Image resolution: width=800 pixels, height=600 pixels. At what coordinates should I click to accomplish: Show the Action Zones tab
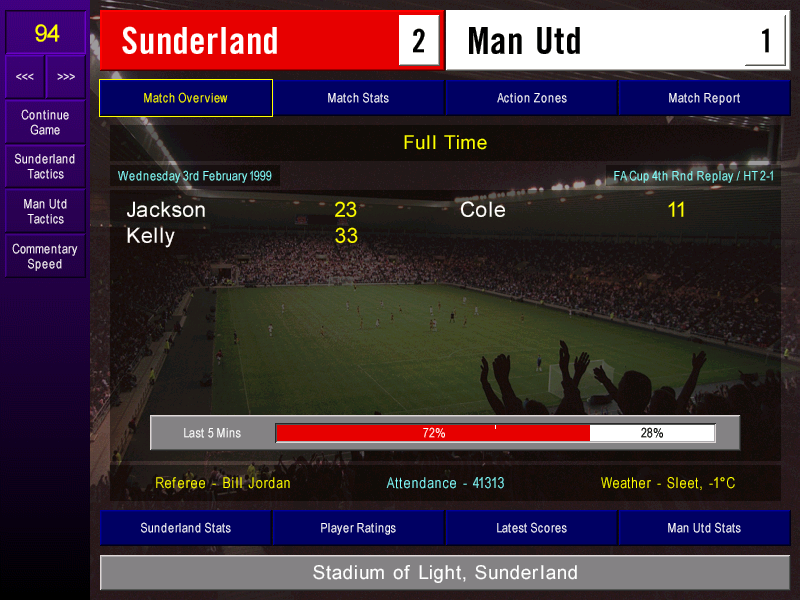[x=531, y=98]
